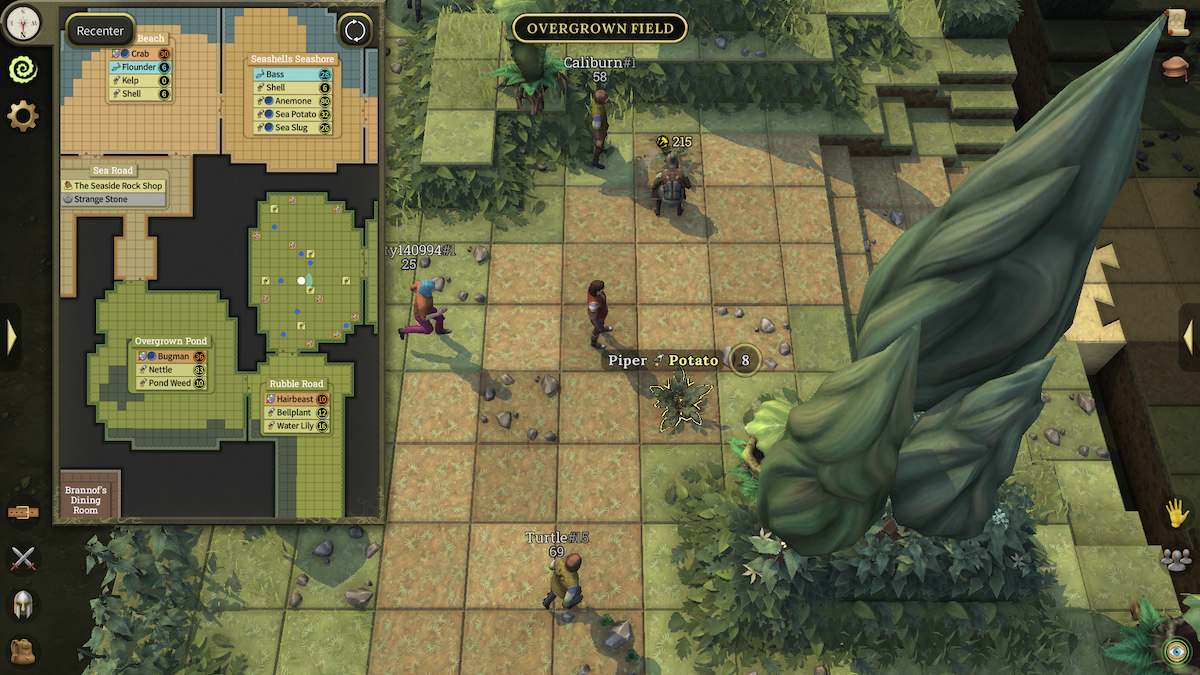Select the Bugman entry under Overgrown Pond
This screenshot has height=675, width=1200.
pyautogui.click(x=171, y=356)
